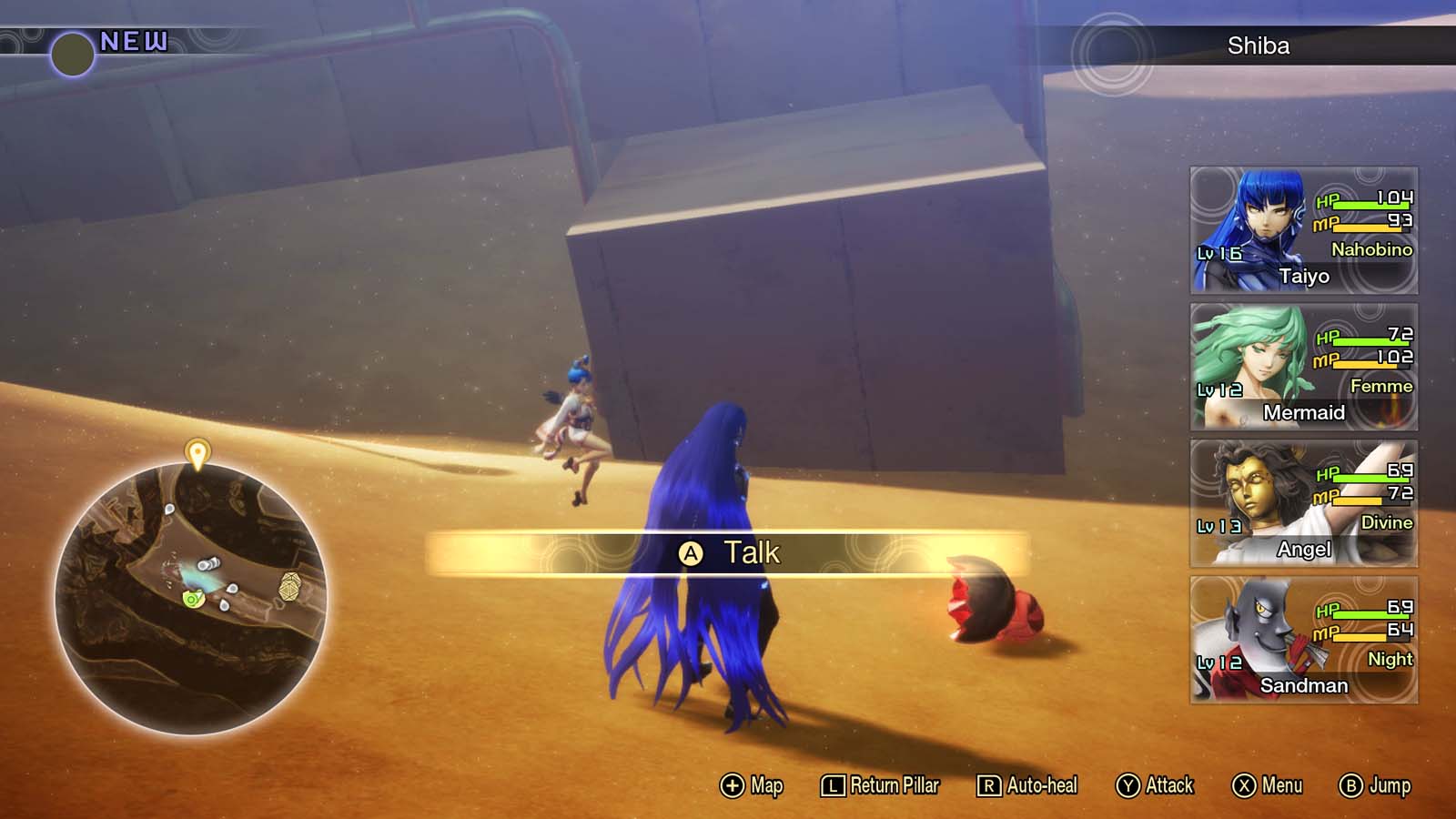Click the yellow location pin above the minimap

tap(199, 451)
